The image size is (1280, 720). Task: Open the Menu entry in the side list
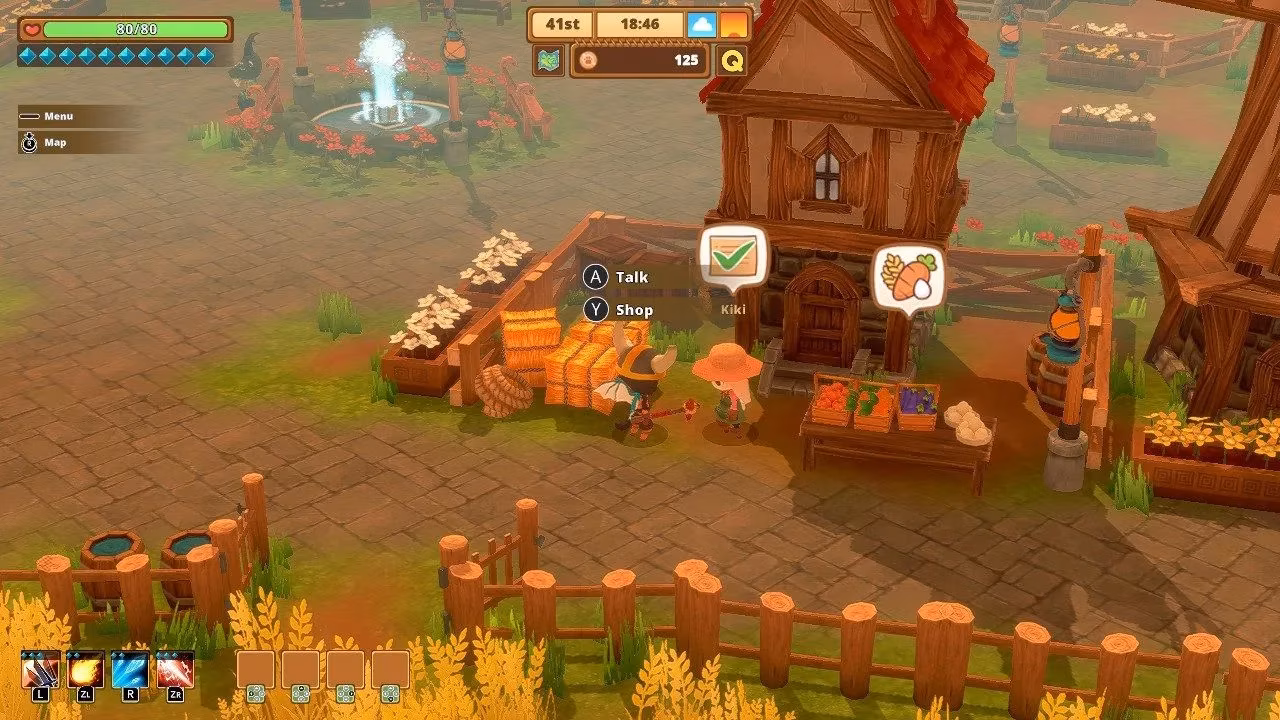pos(57,116)
